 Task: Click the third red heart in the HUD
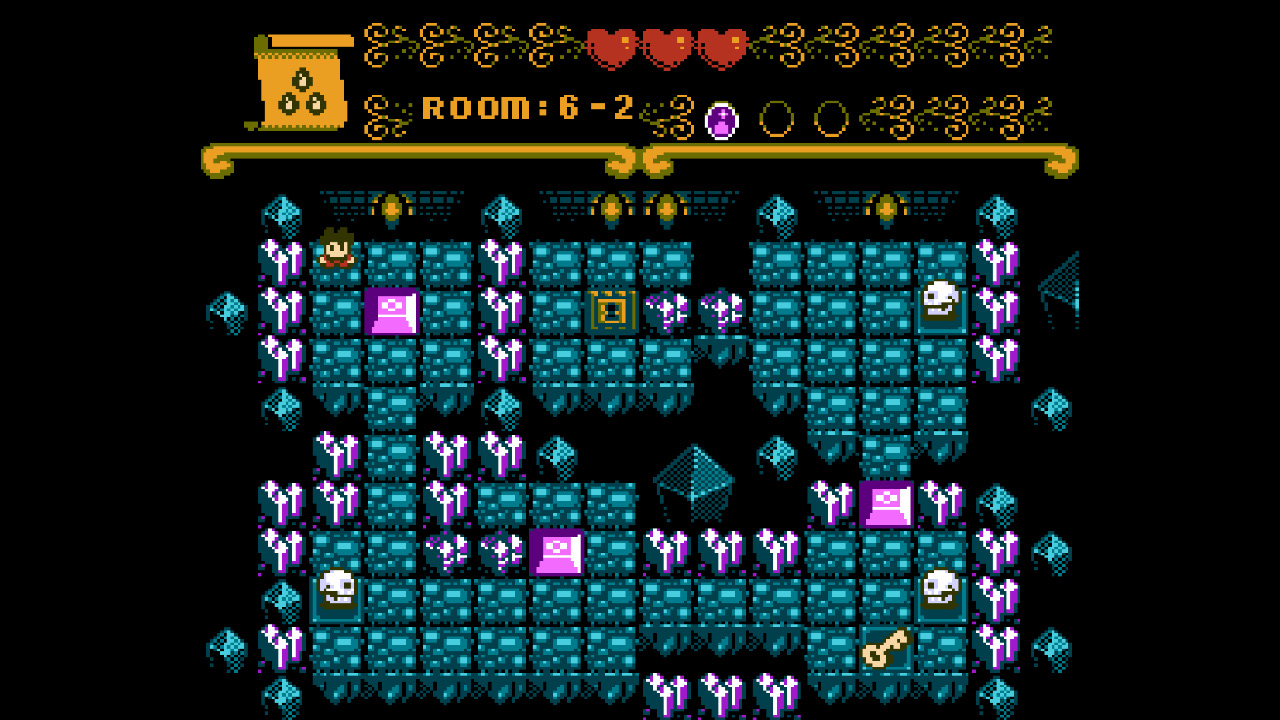[719, 45]
